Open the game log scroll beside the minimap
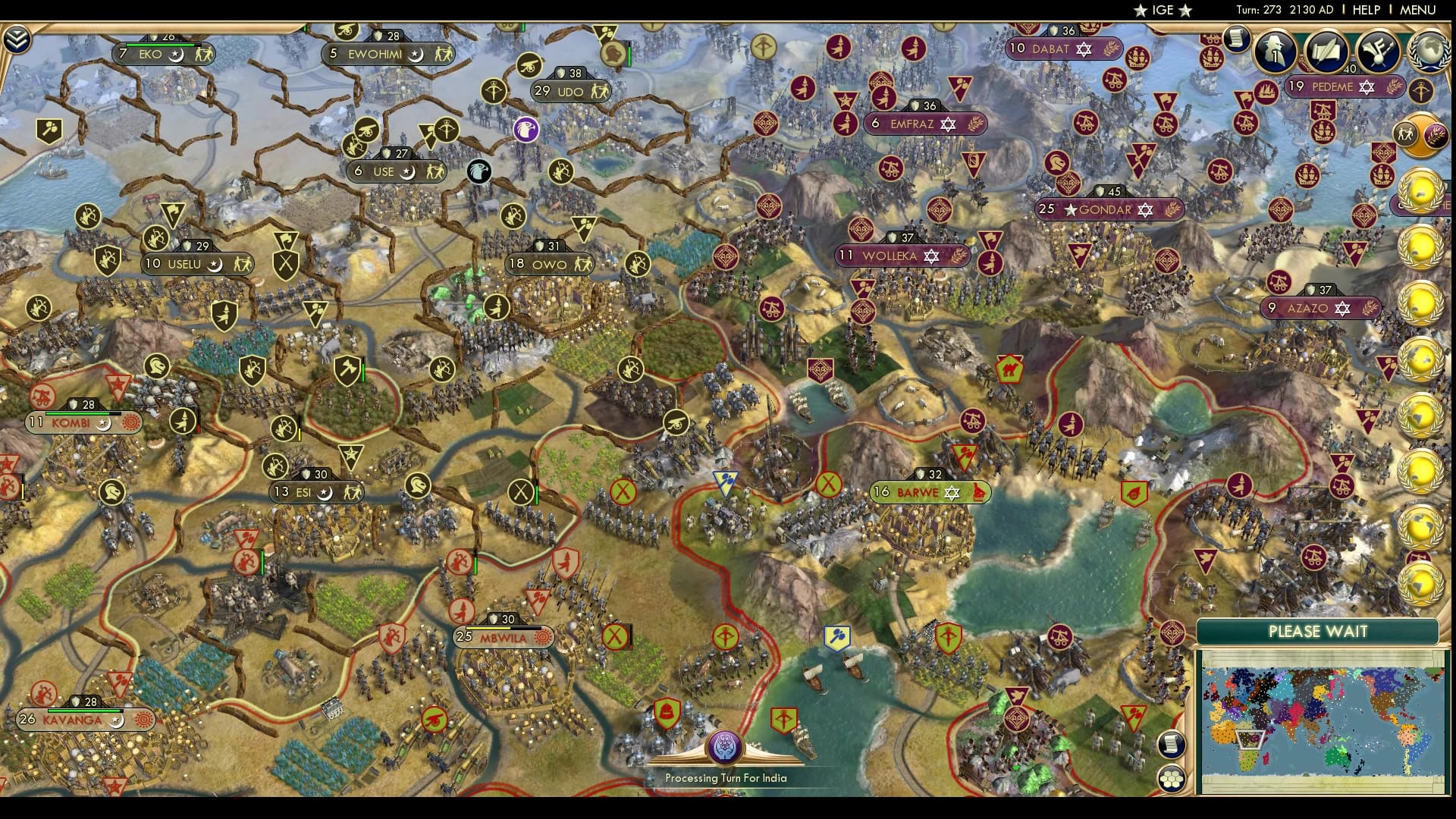Image resolution: width=1456 pixels, height=819 pixels. coord(1172,745)
